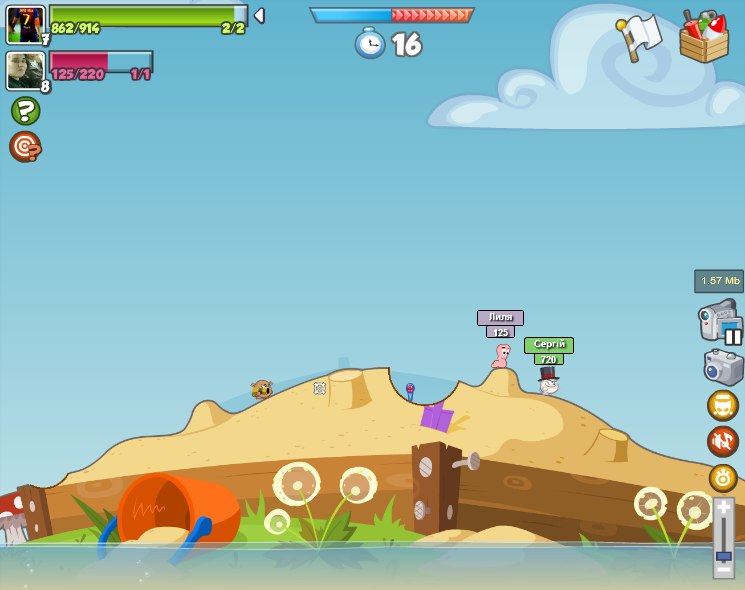This screenshot has height=590, width=745.
Task: Zoom out with the slider minus button
Action: click(x=723, y=569)
